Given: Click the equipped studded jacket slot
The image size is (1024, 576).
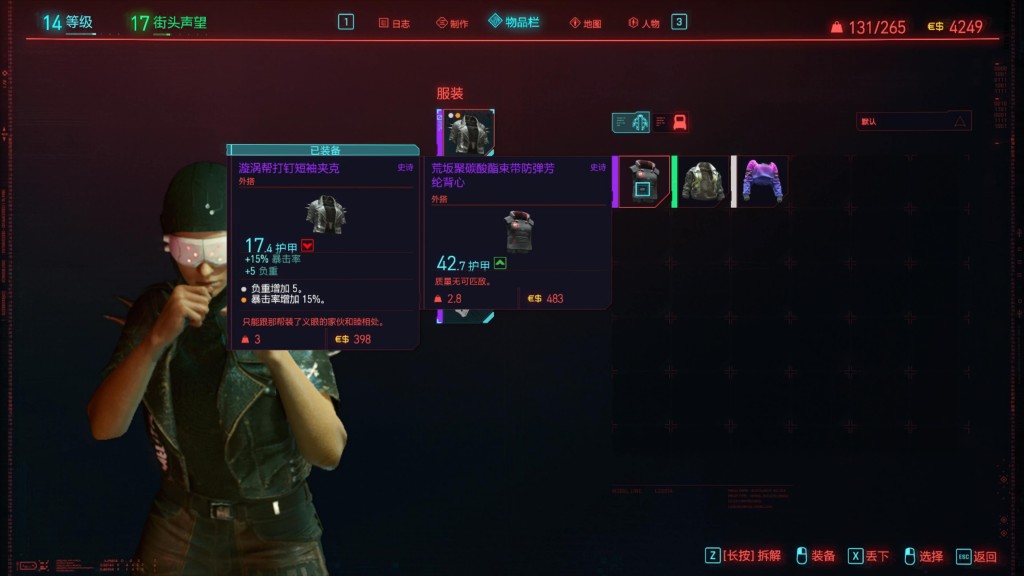Looking at the screenshot, I should tap(466, 133).
